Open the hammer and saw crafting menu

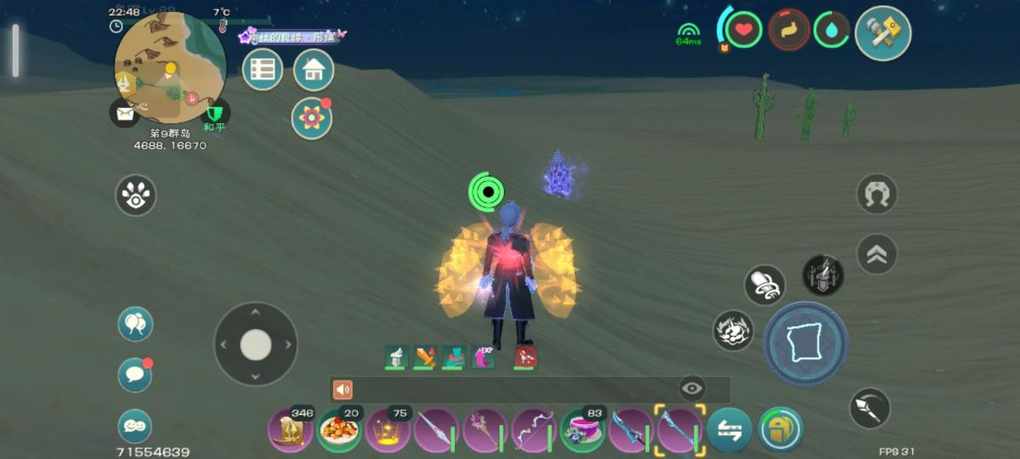[x=883, y=33]
